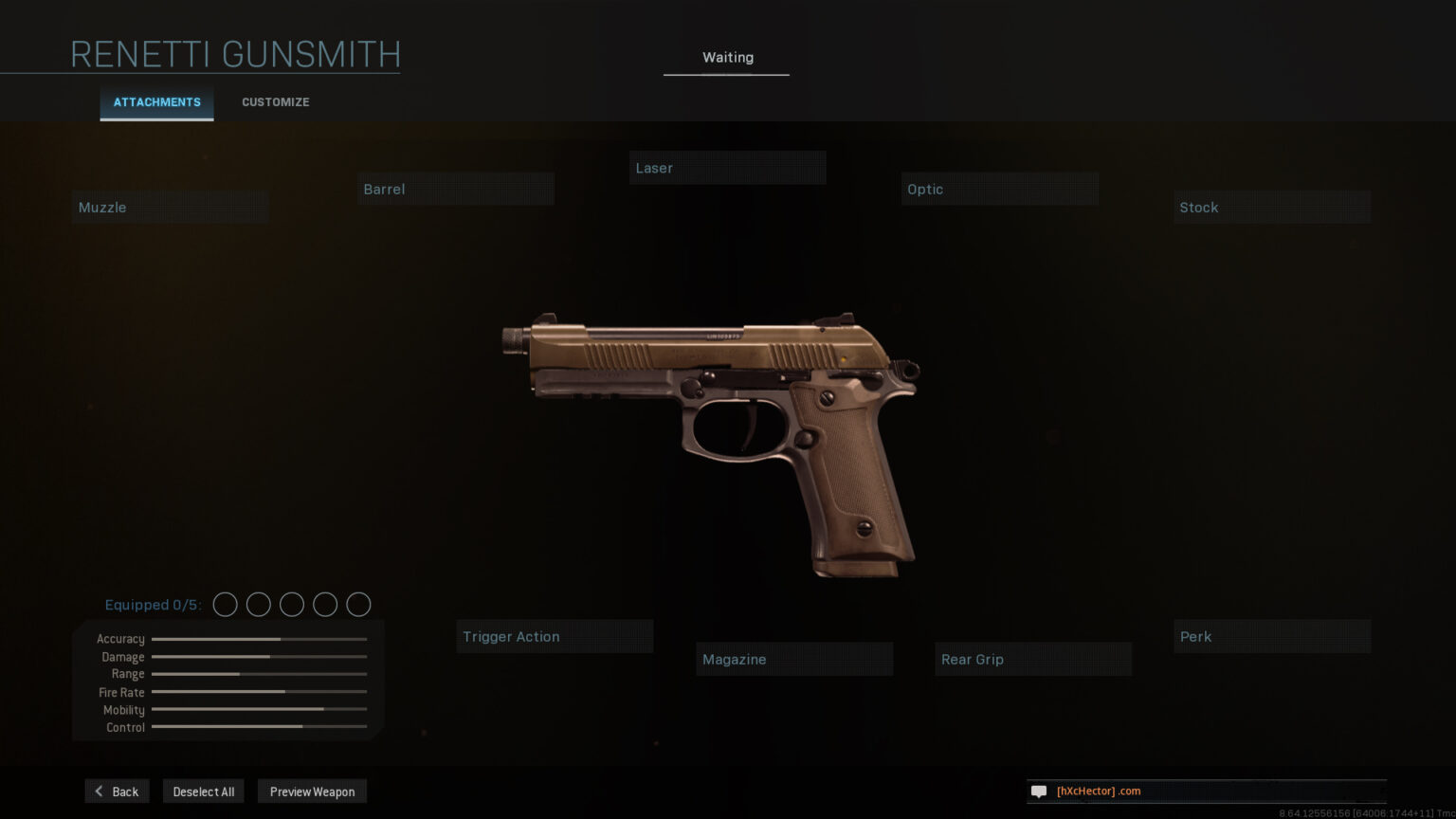This screenshot has width=1456, height=819.
Task: Open the chat box showing hXcHector
Action: coord(1206,792)
